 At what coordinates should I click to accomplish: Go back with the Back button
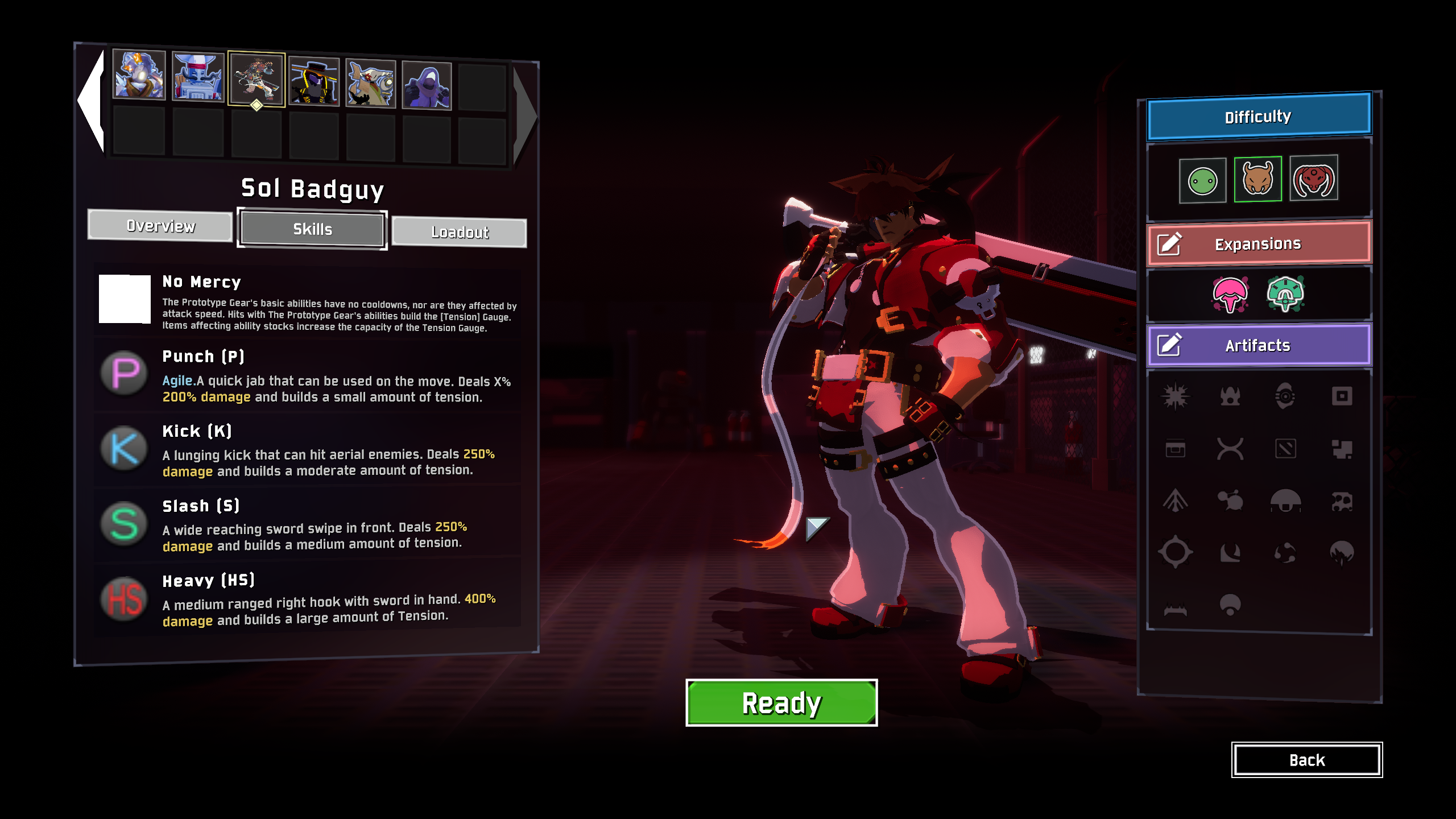1306,760
